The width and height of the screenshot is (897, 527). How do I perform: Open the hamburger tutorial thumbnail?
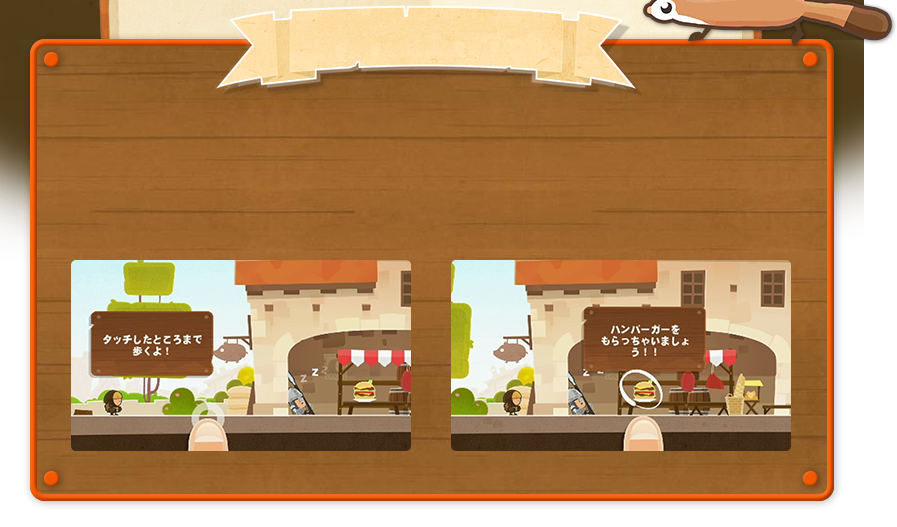click(620, 355)
